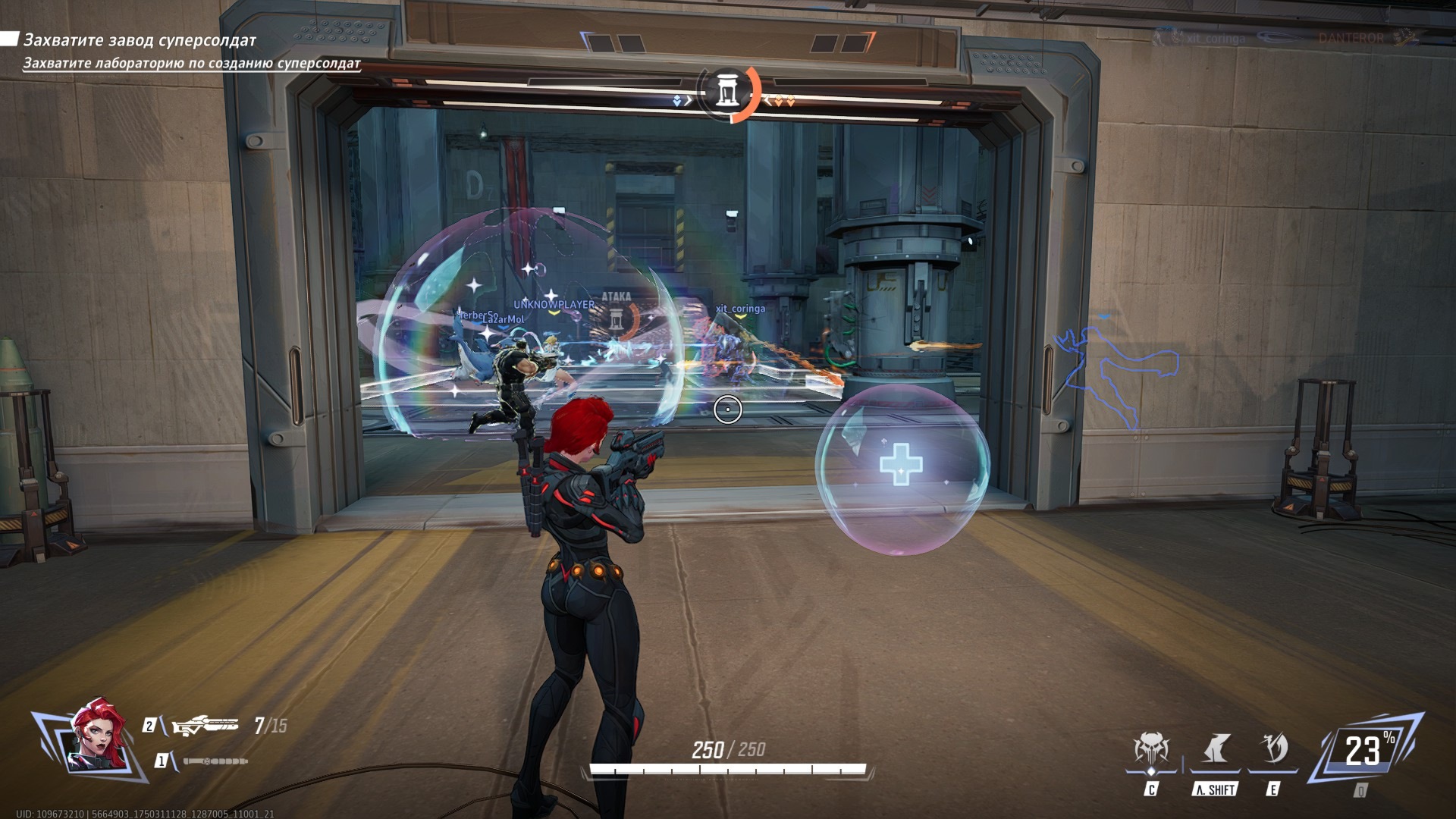1456x819 pixels.
Task: Activate the skull-faced ability icon
Action: tap(1151, 751)
